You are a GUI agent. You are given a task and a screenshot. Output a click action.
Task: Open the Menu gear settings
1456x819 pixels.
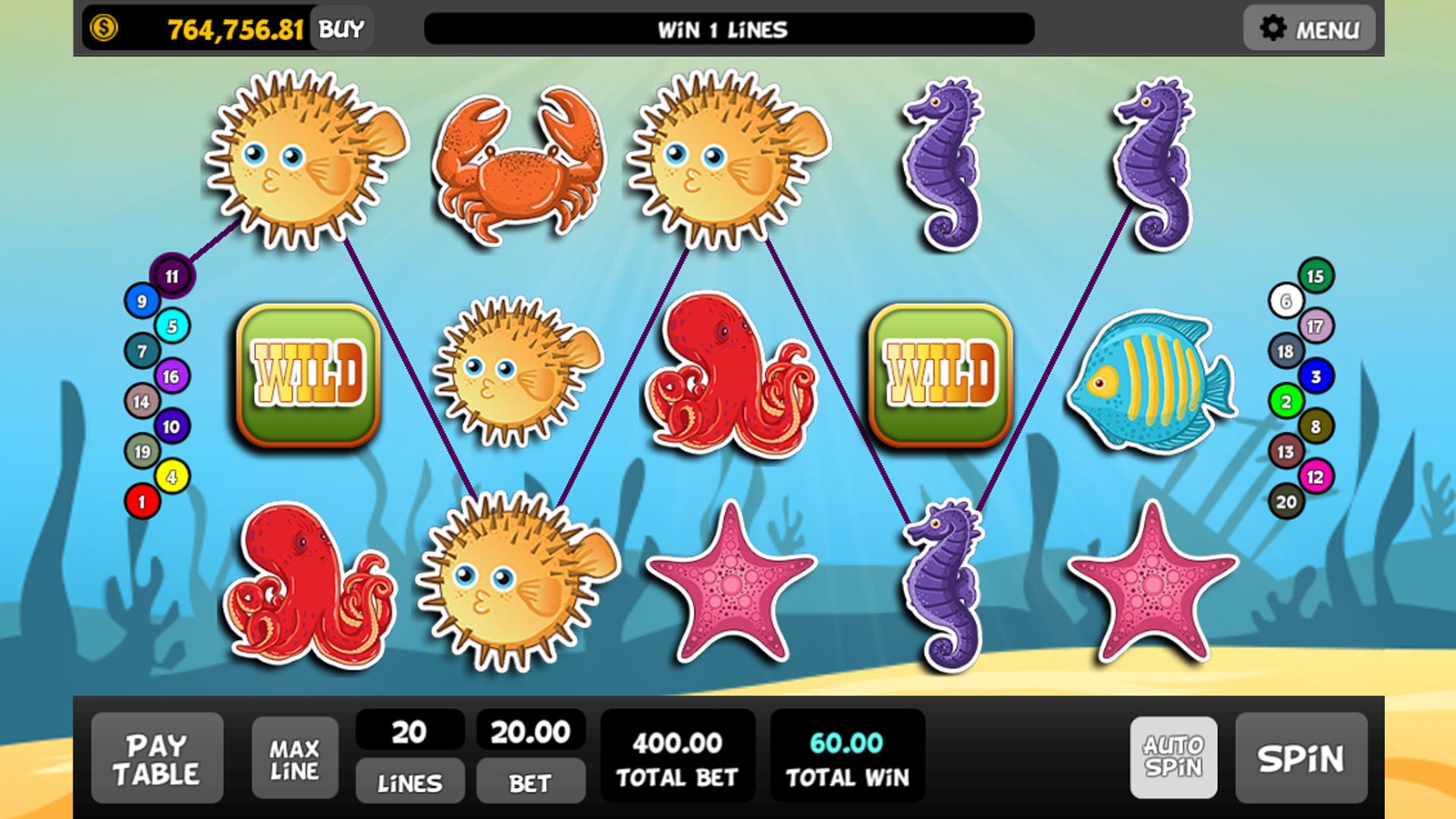pos(1308,28)
